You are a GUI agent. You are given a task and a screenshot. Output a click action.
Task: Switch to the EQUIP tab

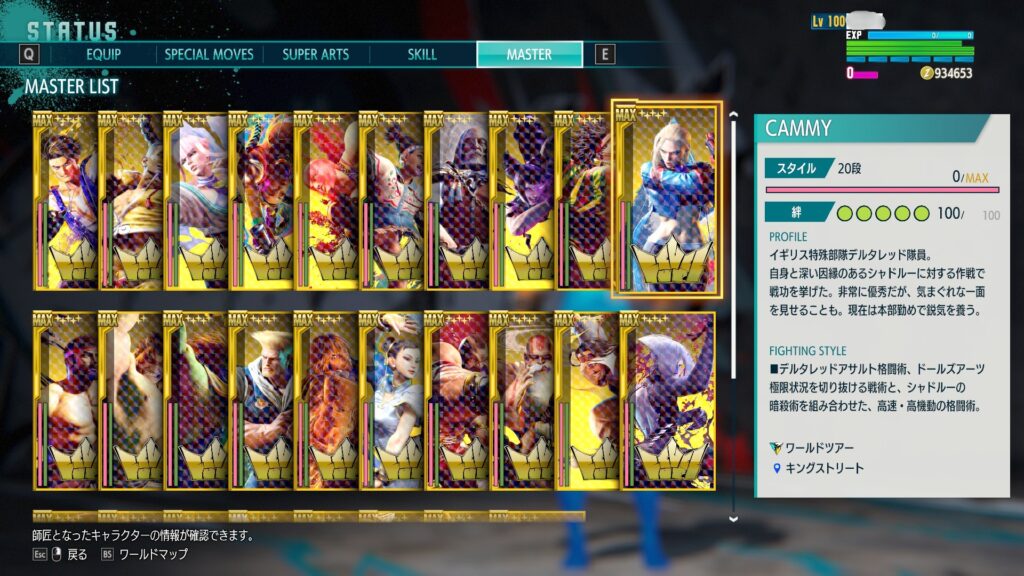coord(104,54)
